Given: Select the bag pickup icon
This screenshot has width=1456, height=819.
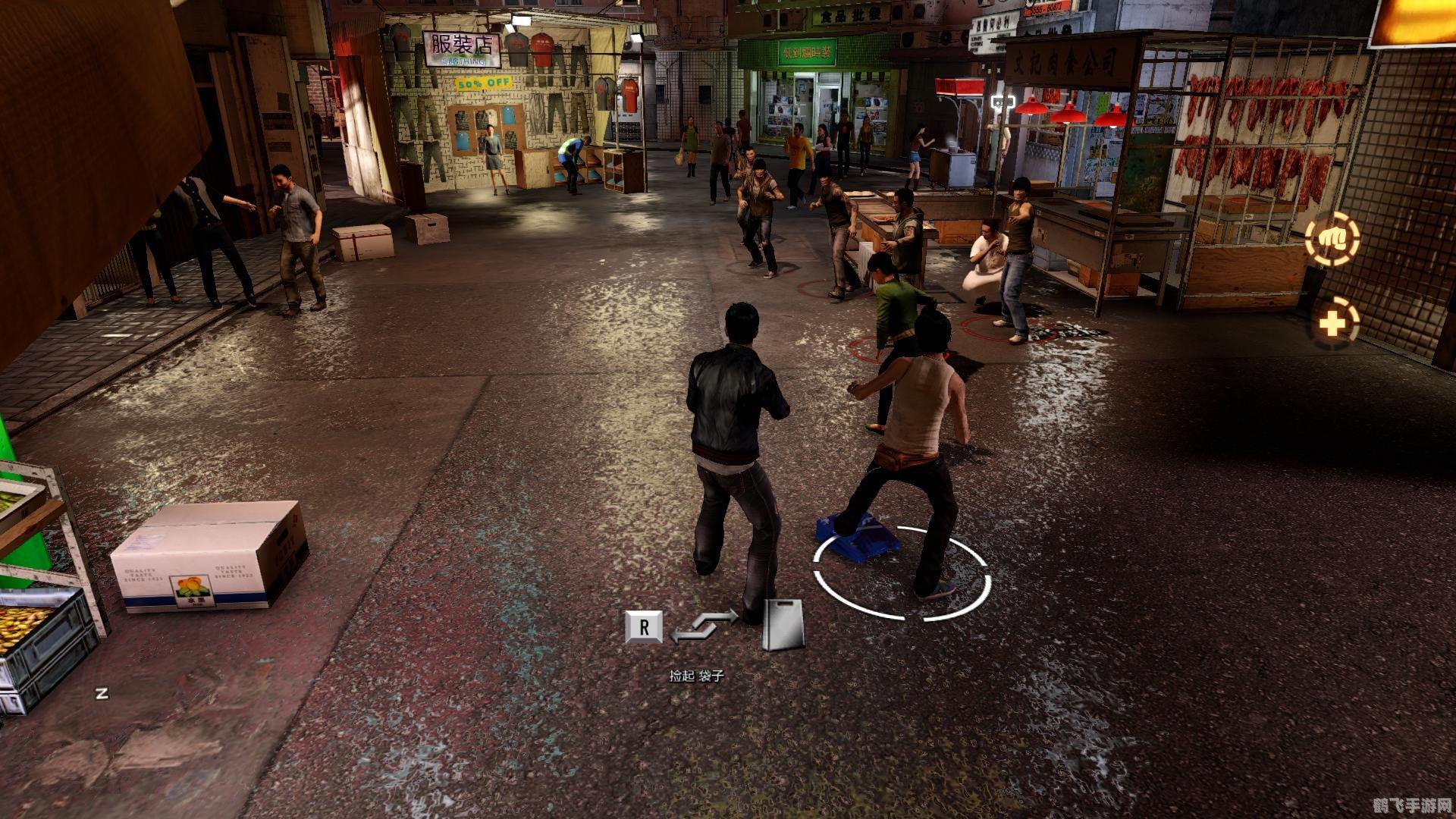Looking at the screenshot, I should [x=783, y=625].
